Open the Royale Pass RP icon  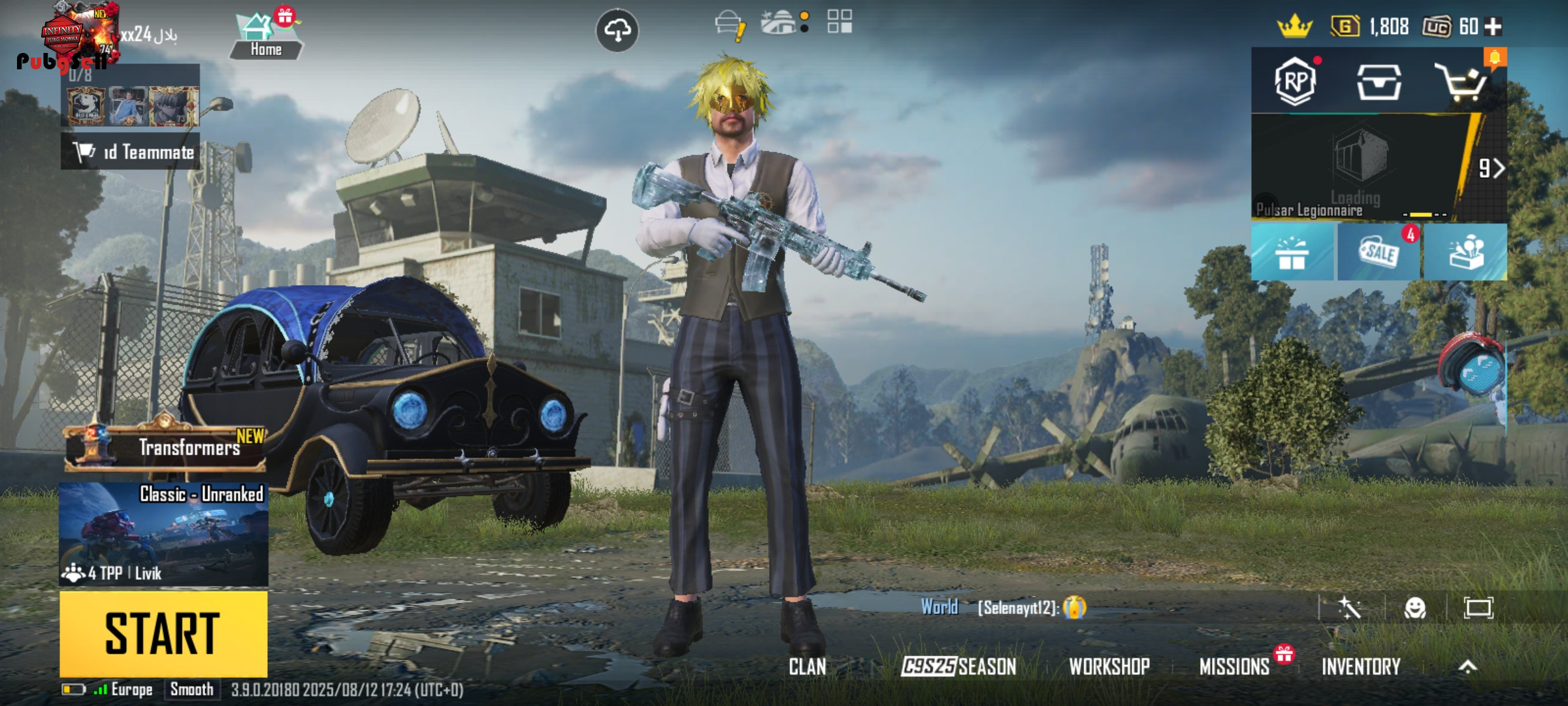point(1295,81)
